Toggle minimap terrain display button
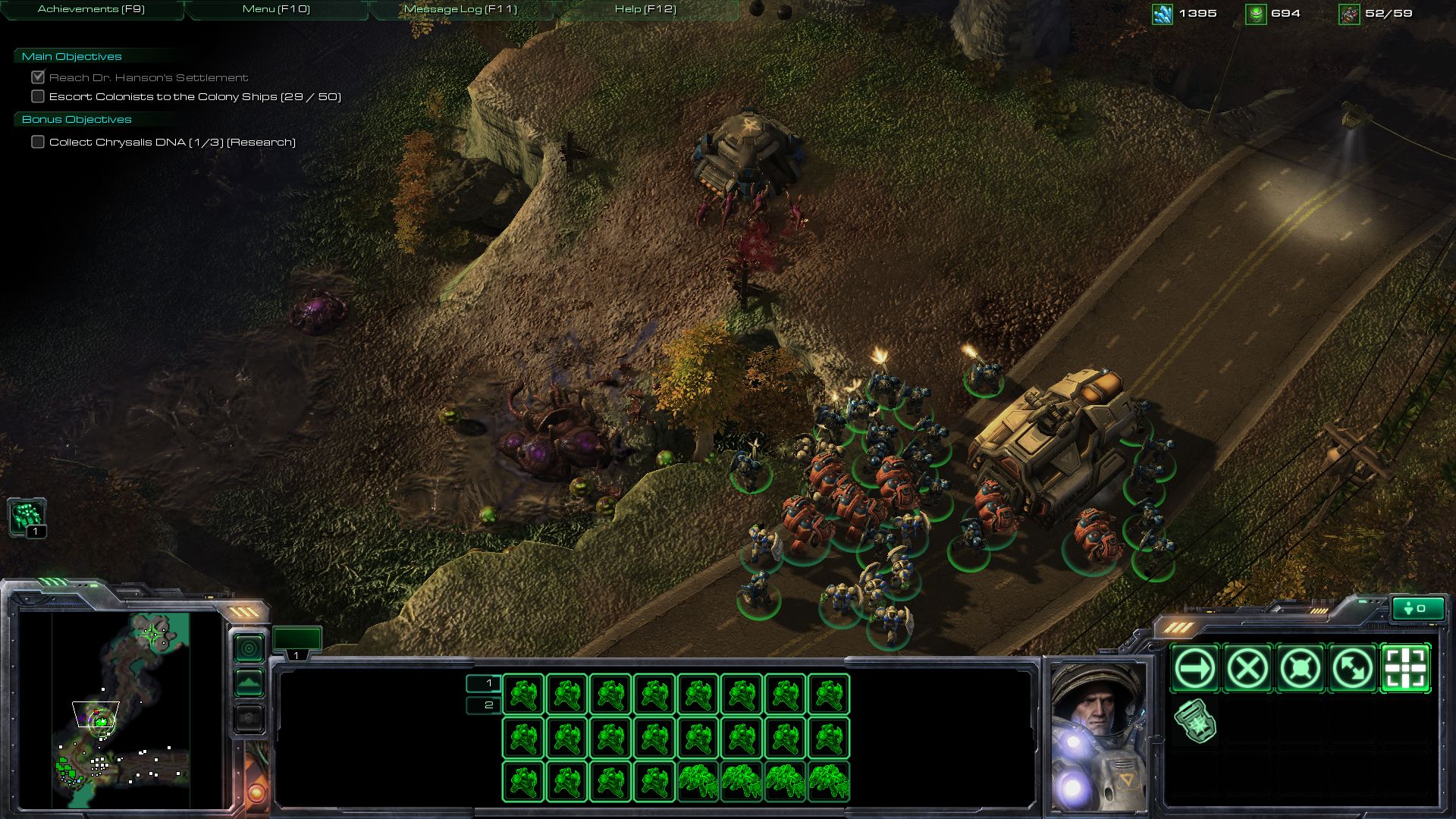 tap(249, 683)
